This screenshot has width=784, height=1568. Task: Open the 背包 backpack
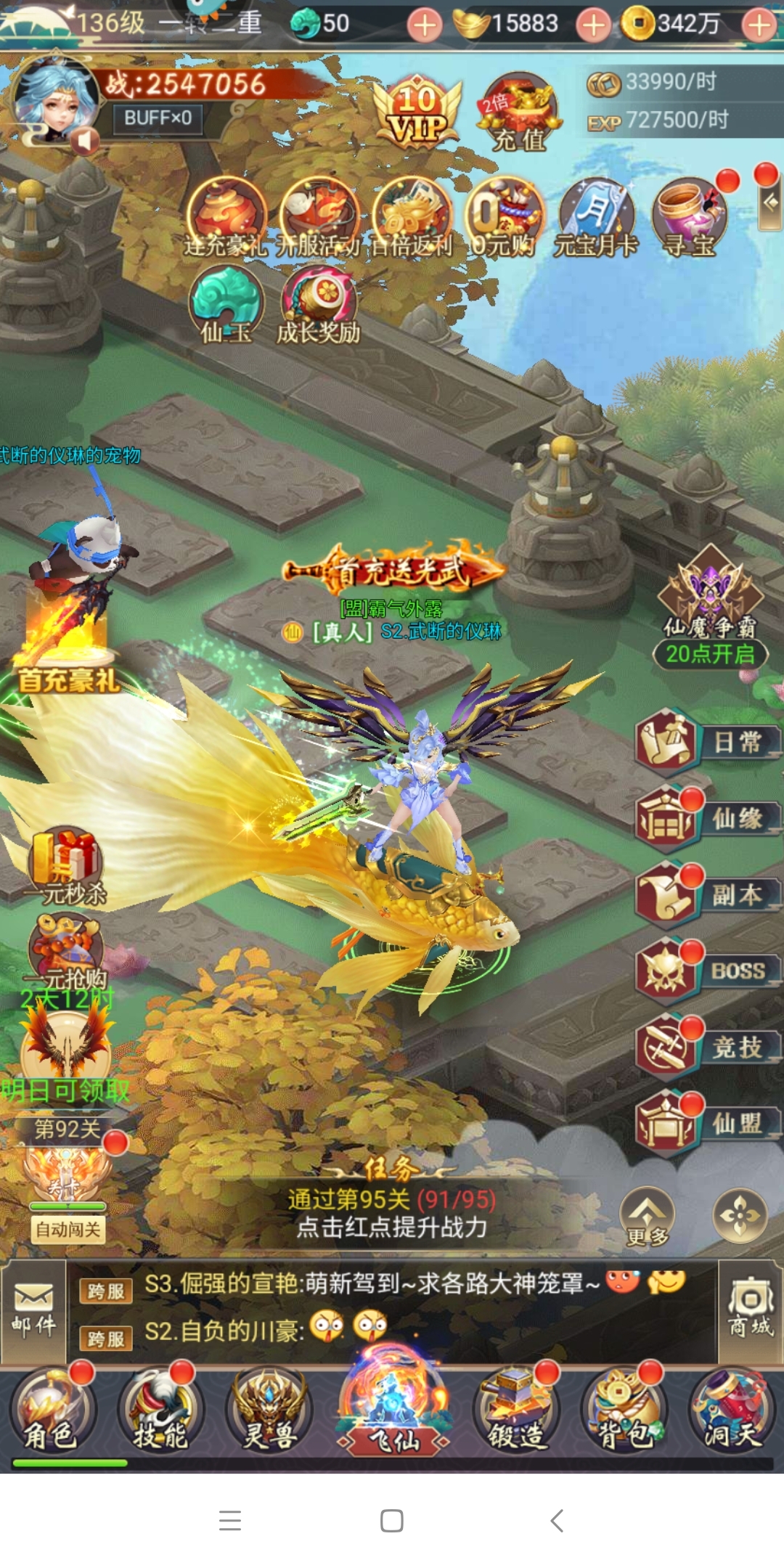623,1413
